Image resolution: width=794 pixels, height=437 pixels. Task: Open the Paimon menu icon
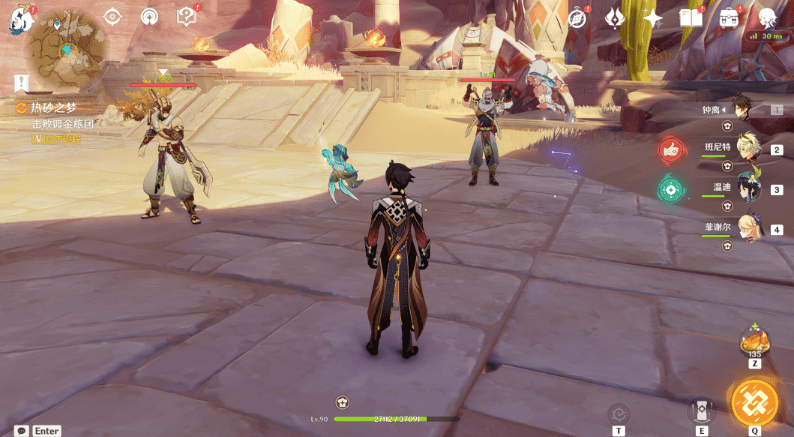(22, 18)
